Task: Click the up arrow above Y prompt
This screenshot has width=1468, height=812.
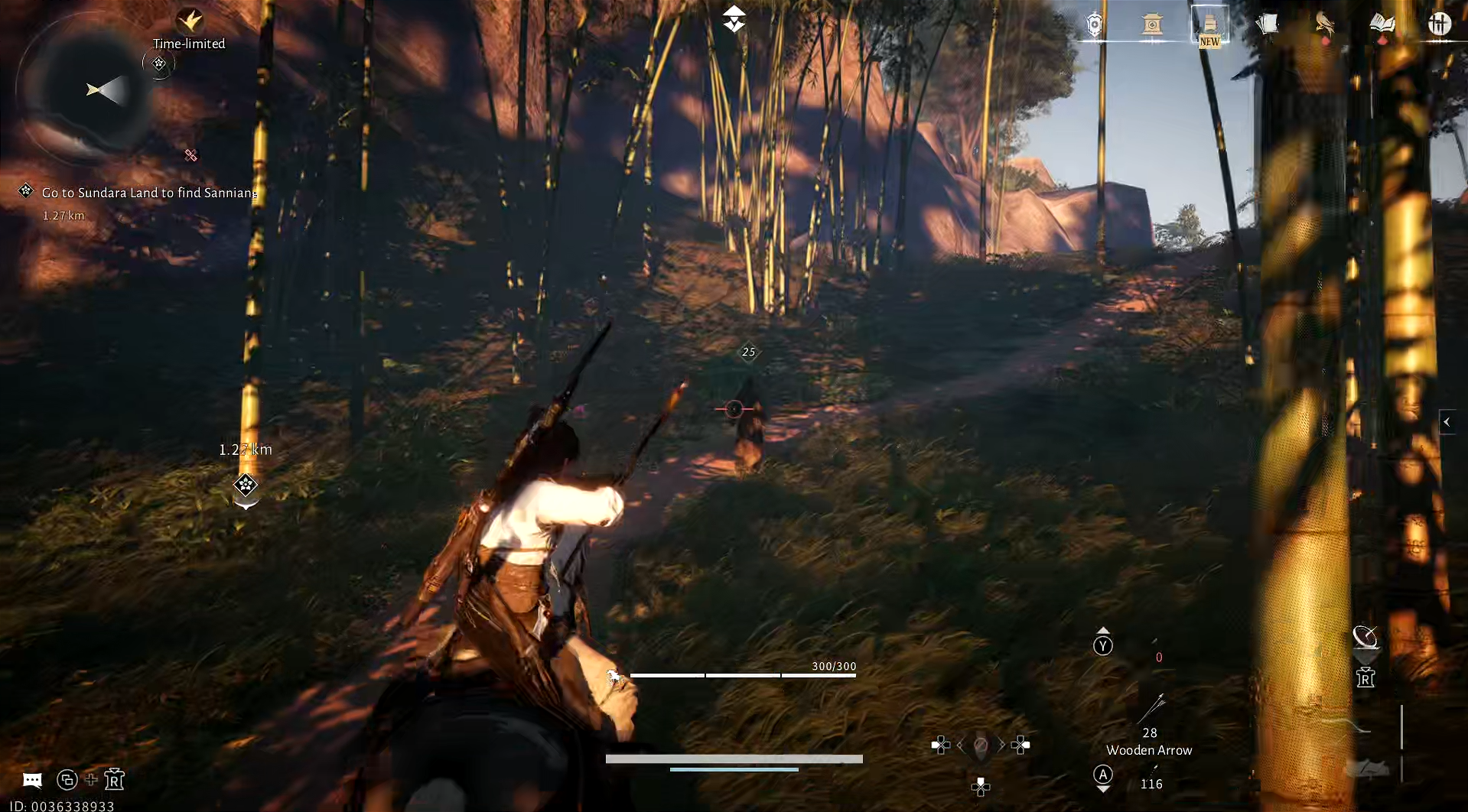Action: tap(1103, 628)
